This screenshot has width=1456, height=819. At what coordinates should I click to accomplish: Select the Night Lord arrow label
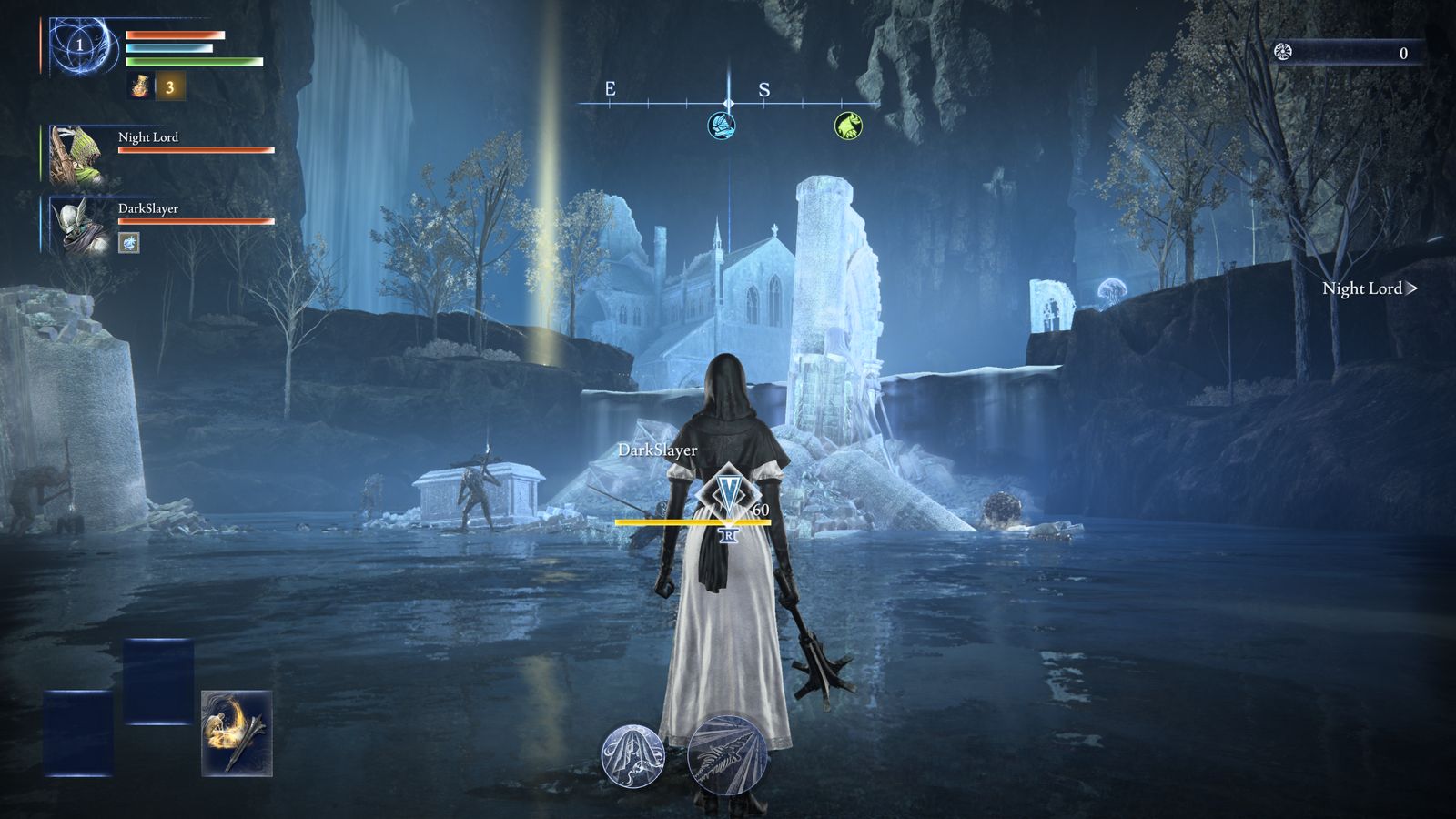(x=1369, y=288)
